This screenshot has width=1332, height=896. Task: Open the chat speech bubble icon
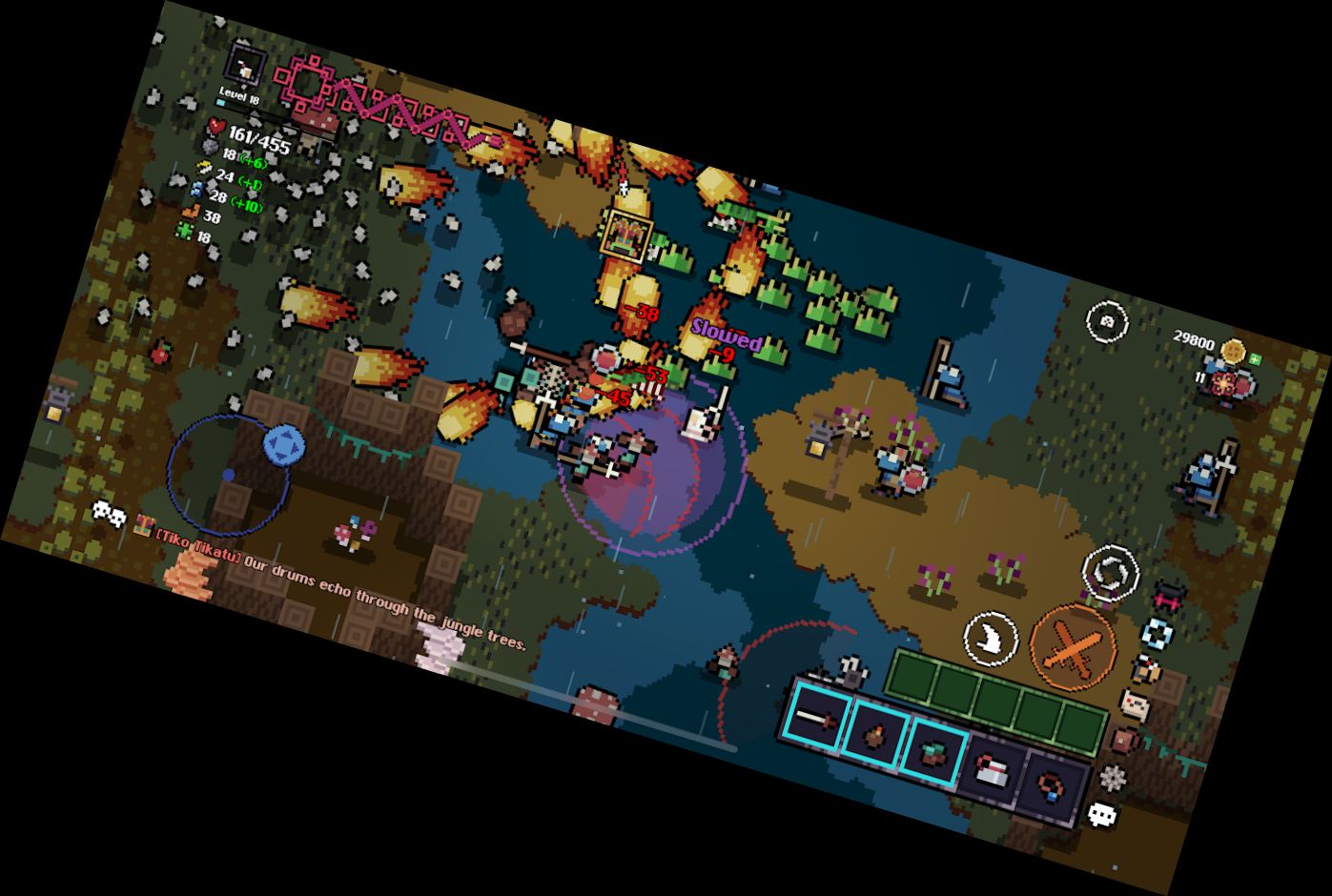[x=1101, y=815]
